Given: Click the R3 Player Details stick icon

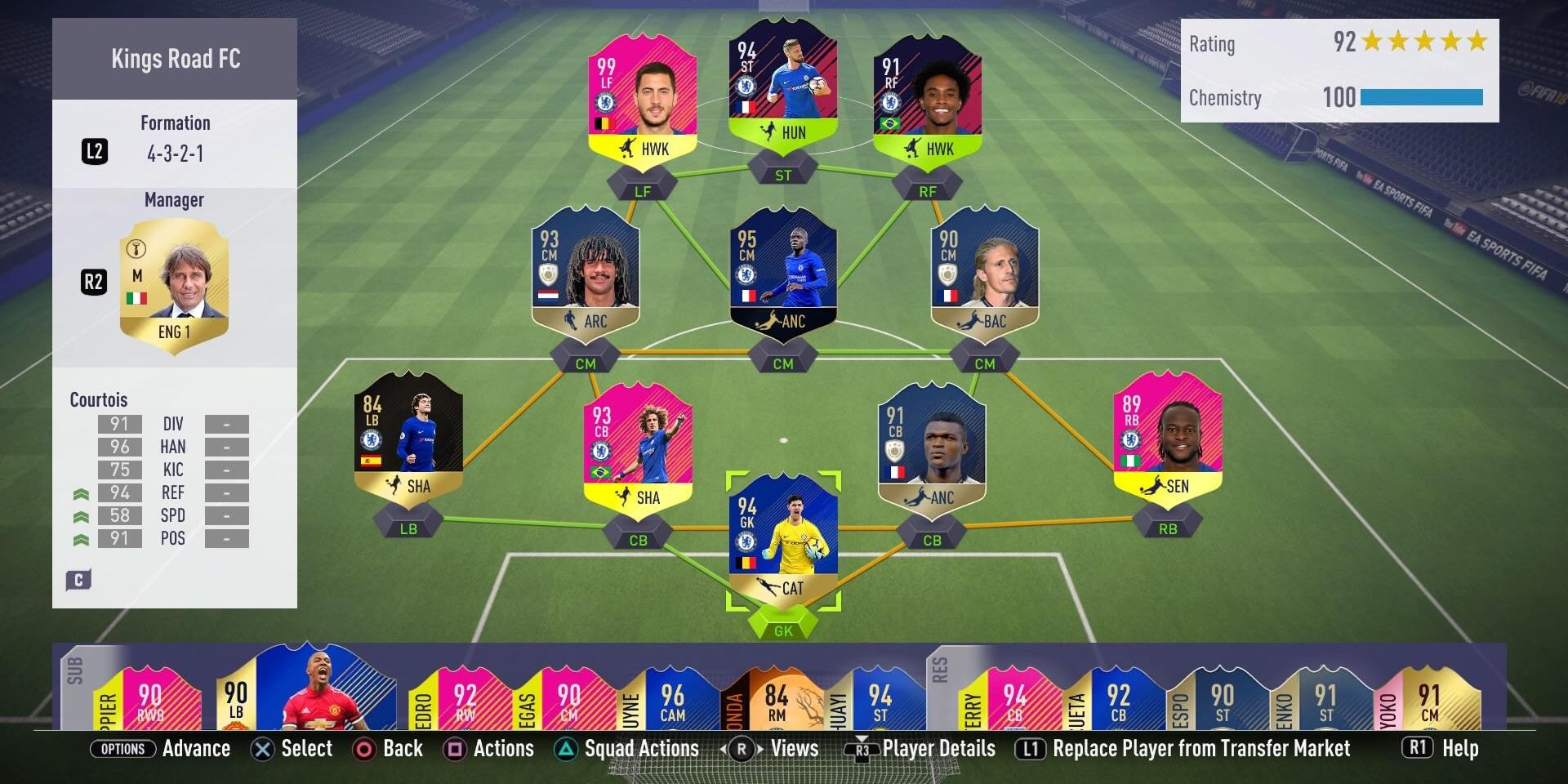Looking at the screenshot, I should (862, 748).
